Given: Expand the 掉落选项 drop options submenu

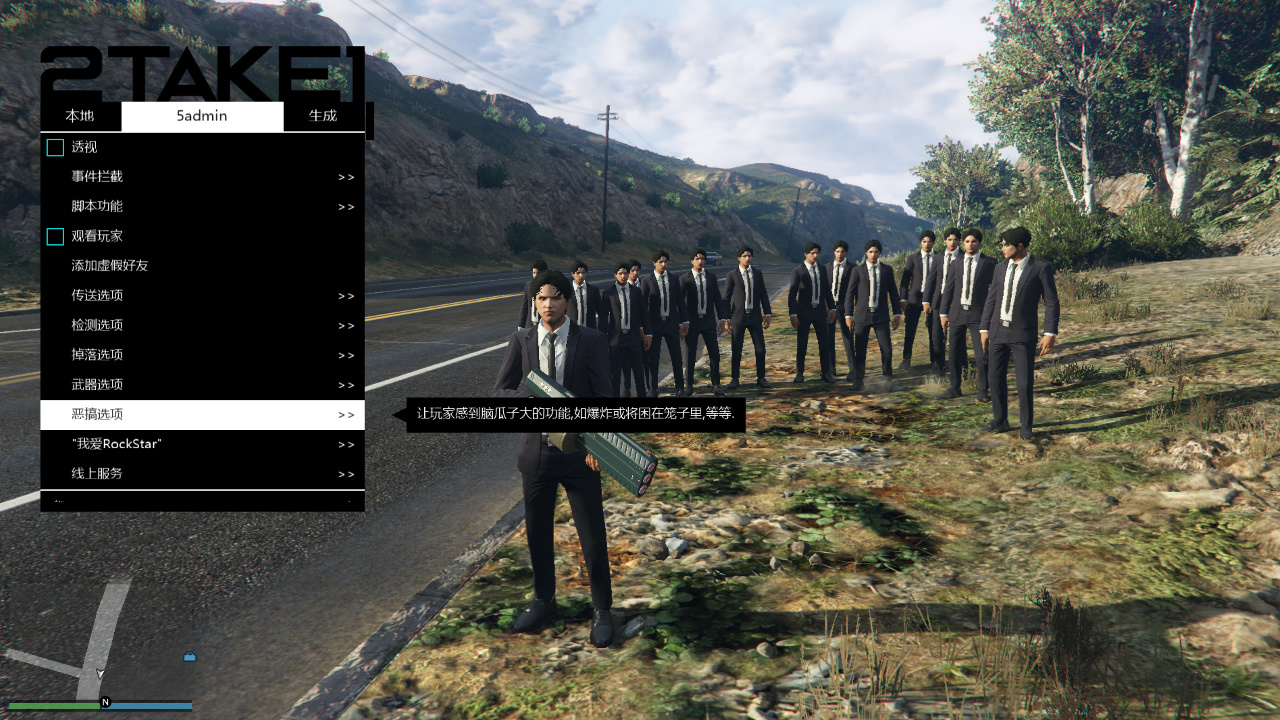Looking at the screenshot, I should [x=200, y=354].
